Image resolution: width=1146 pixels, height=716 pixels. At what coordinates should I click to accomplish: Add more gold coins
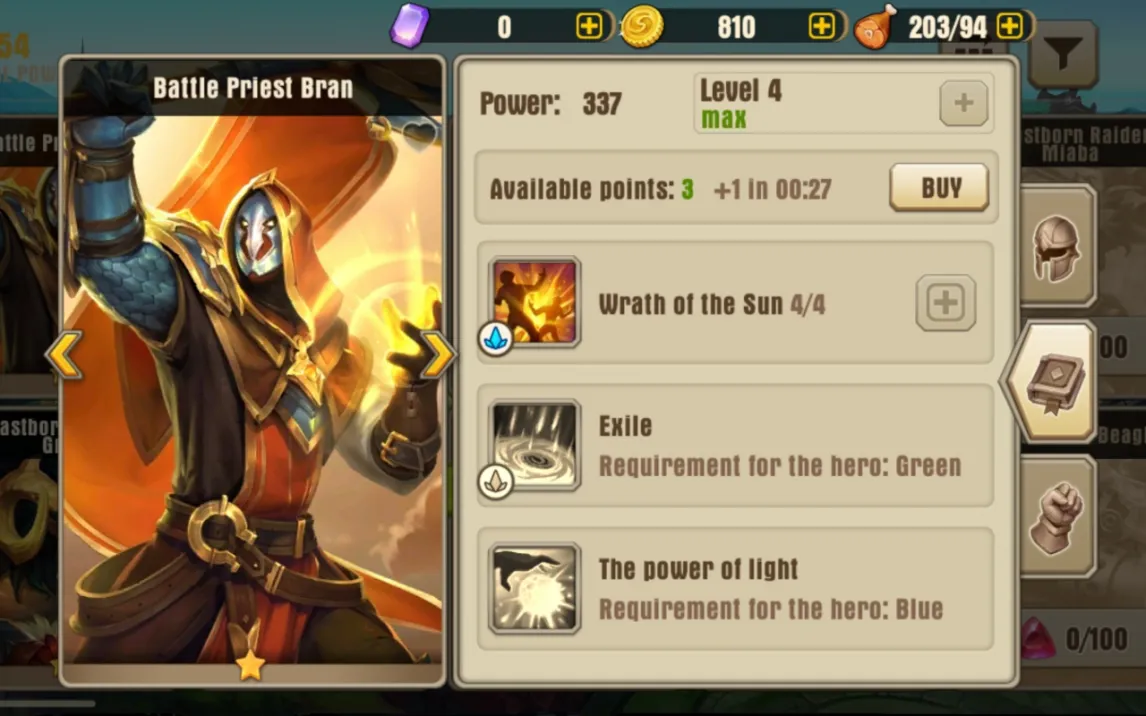click(821, 27)
